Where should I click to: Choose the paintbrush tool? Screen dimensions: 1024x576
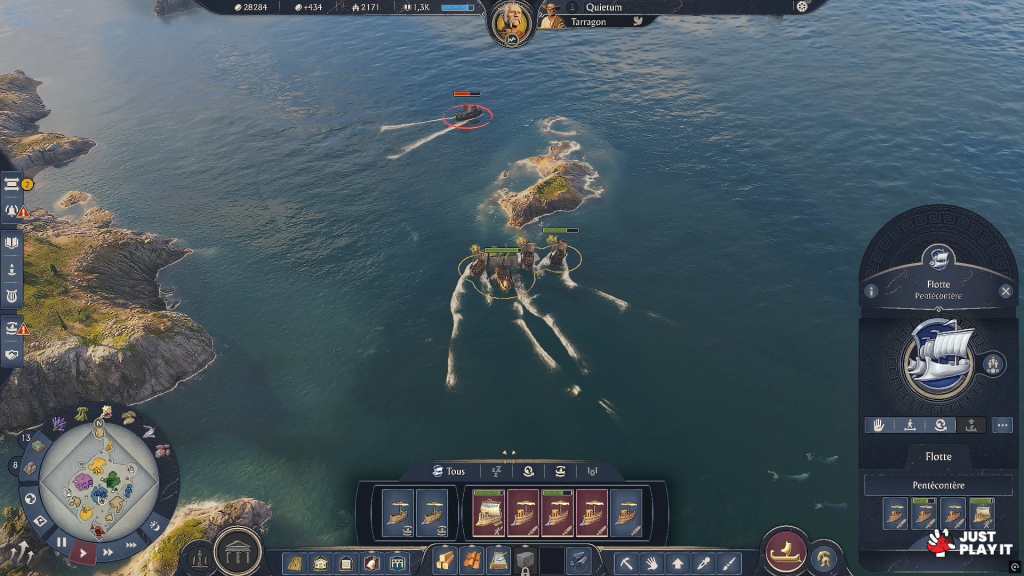729,564
